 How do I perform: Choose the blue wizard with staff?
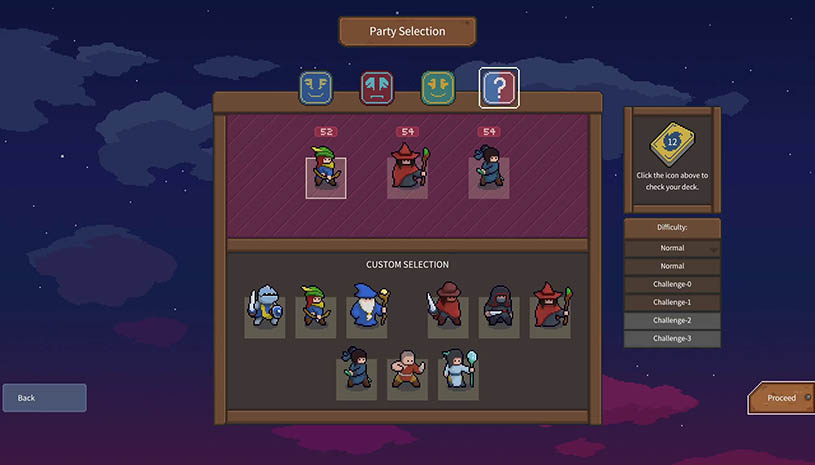[x=366, y=308]
